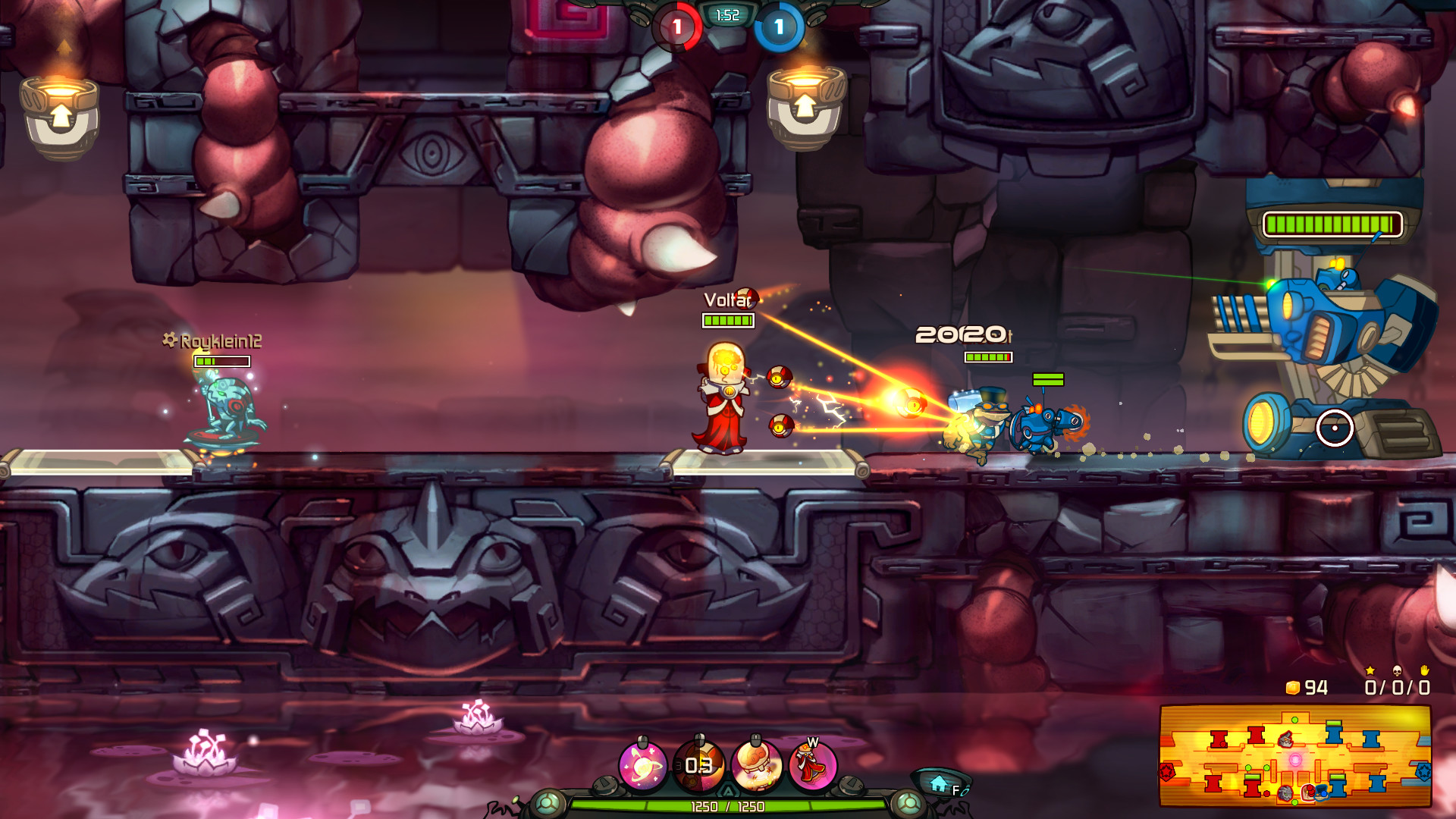Select the blue team score badge
The image size is (1456, 819).
777,24
